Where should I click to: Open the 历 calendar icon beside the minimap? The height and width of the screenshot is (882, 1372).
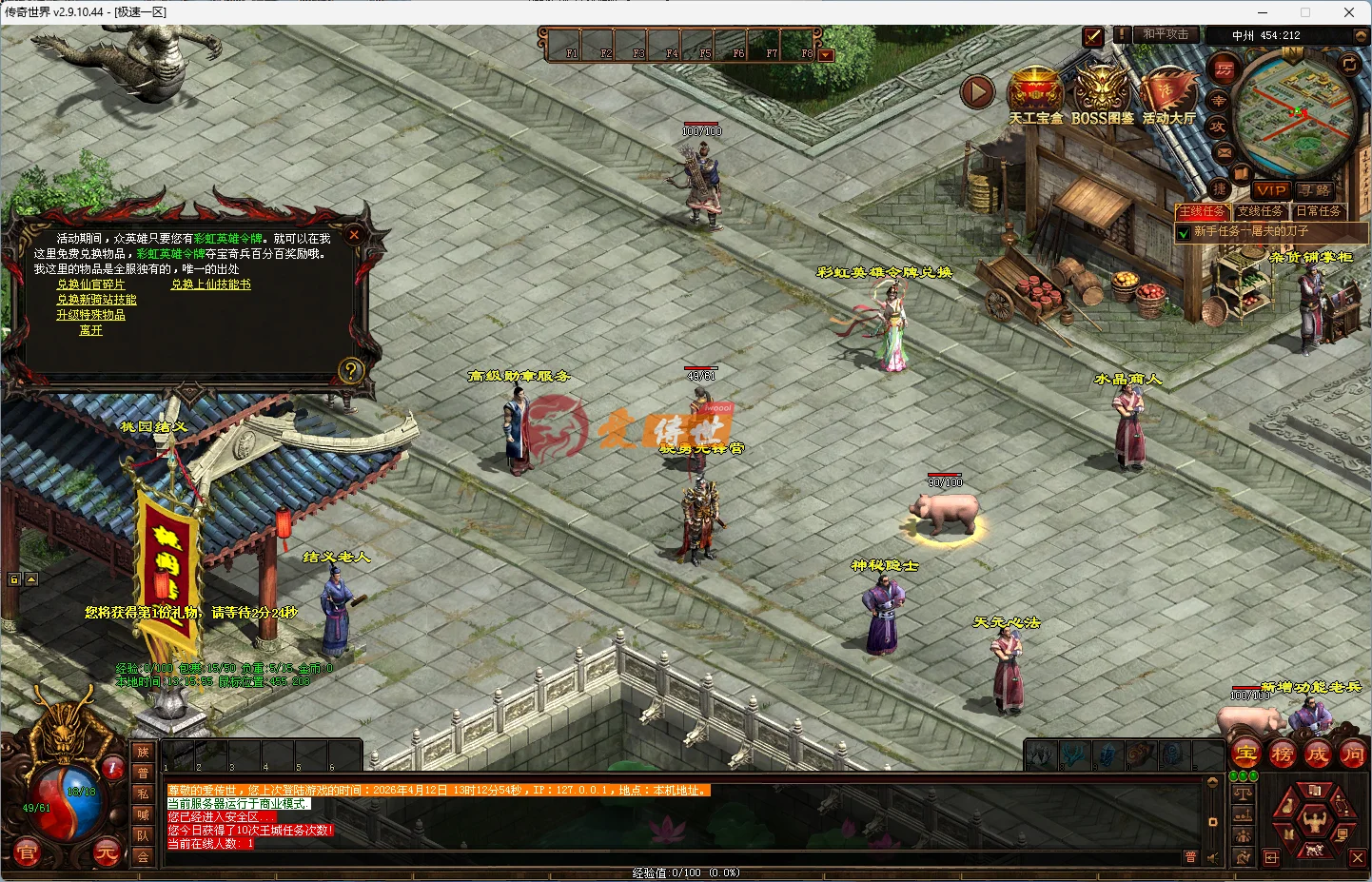pos(1225,68)
